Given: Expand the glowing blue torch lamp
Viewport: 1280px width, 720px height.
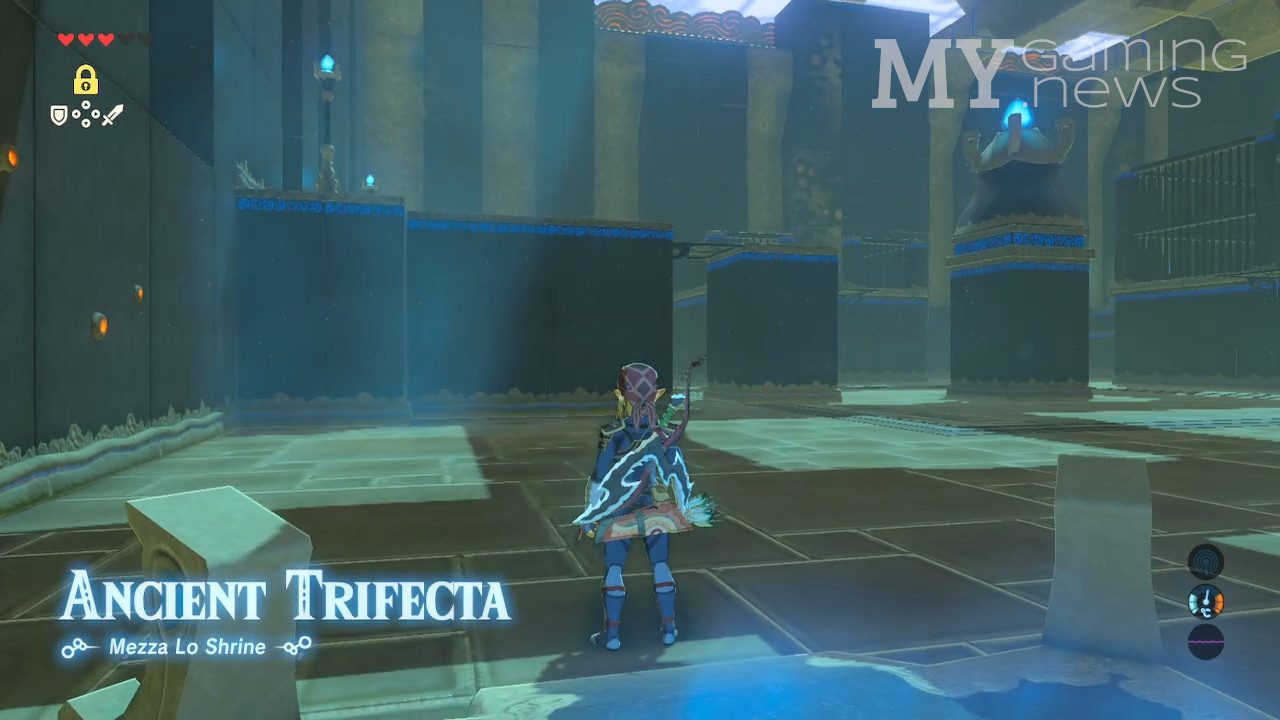Looking at the screenshot, I should 326,62.
